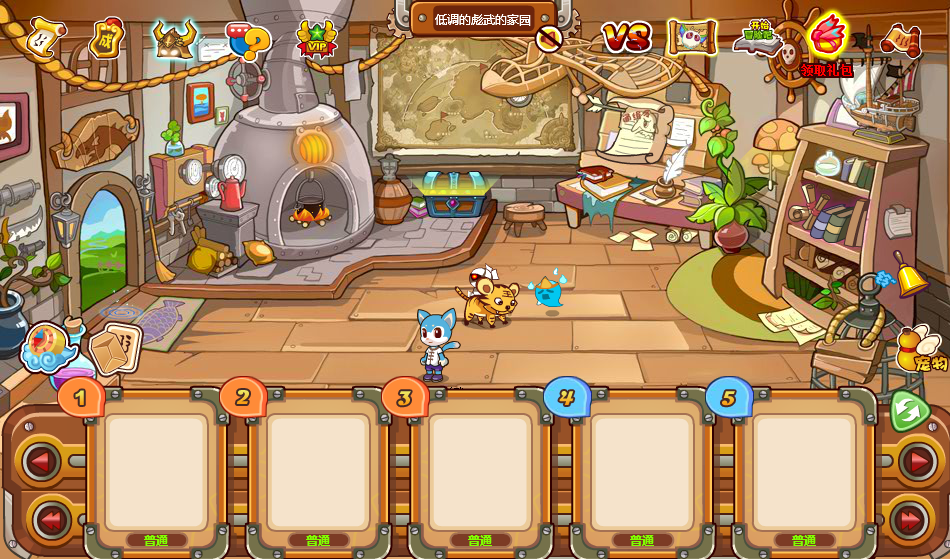Open the question mark help bubble
The image size is (950, 559).
[x=249, y=41]
